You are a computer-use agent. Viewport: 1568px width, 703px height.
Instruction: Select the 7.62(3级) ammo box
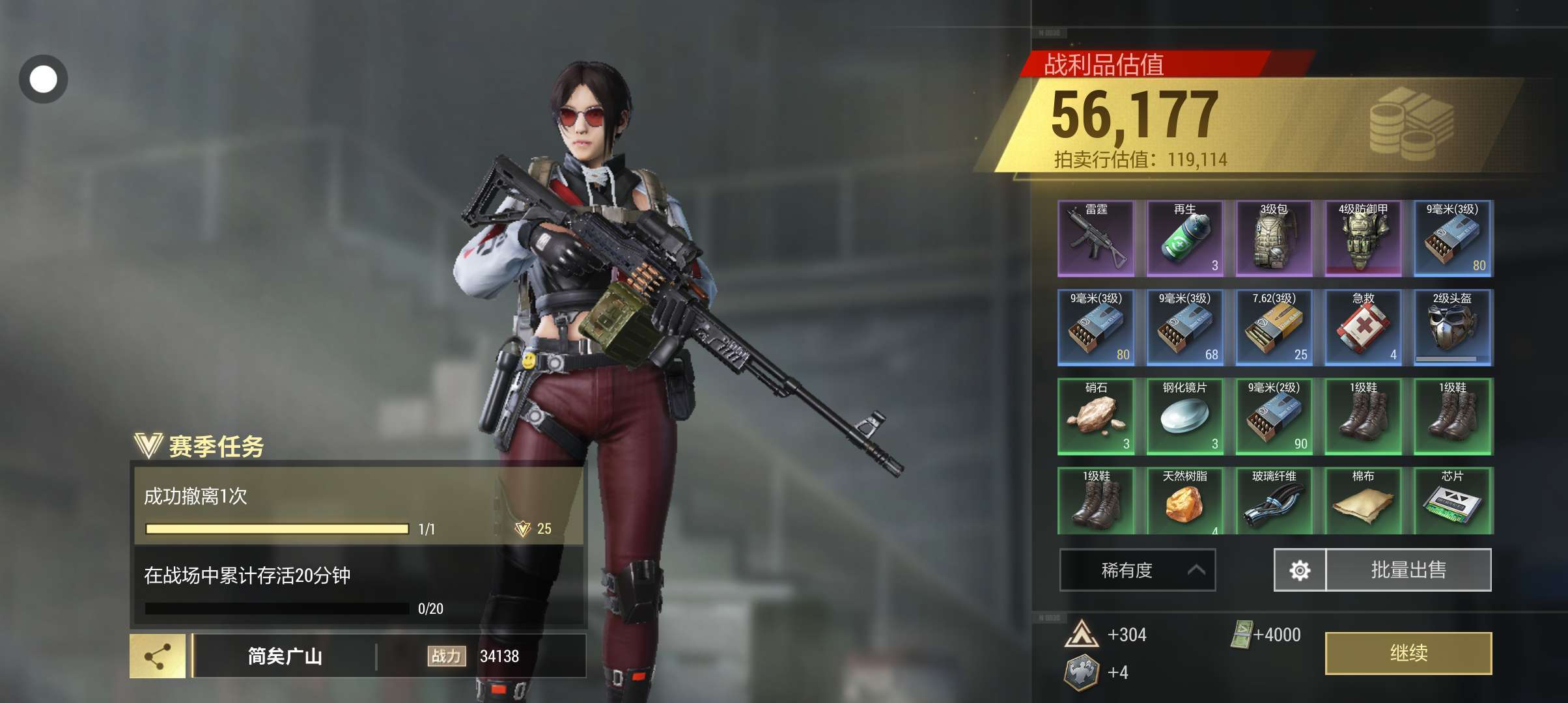(x=1274, y=327)
